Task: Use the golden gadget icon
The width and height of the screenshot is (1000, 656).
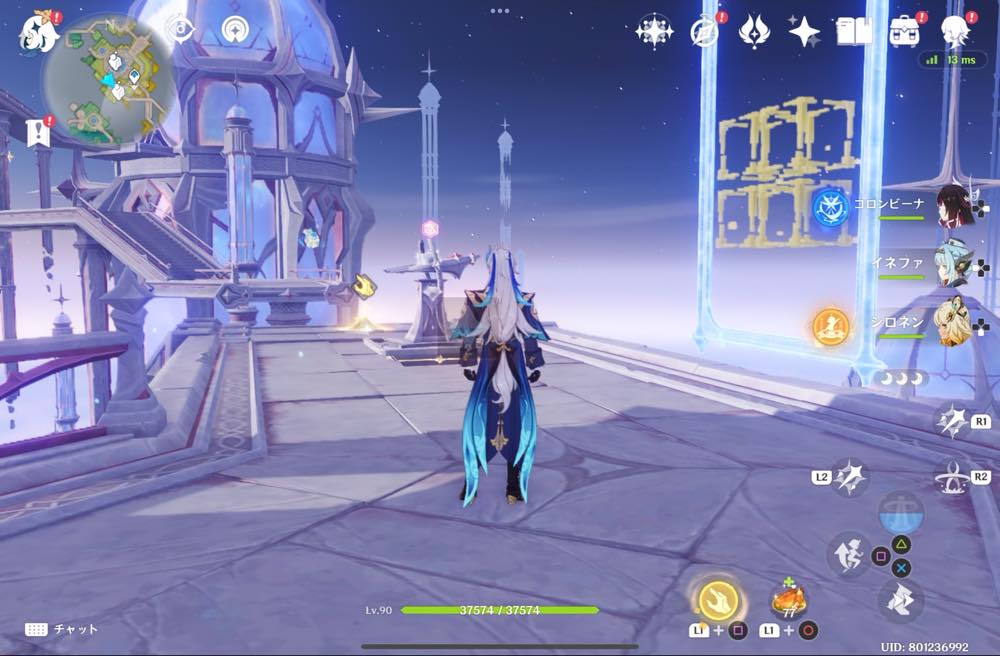Action: [x=718, y=600]
